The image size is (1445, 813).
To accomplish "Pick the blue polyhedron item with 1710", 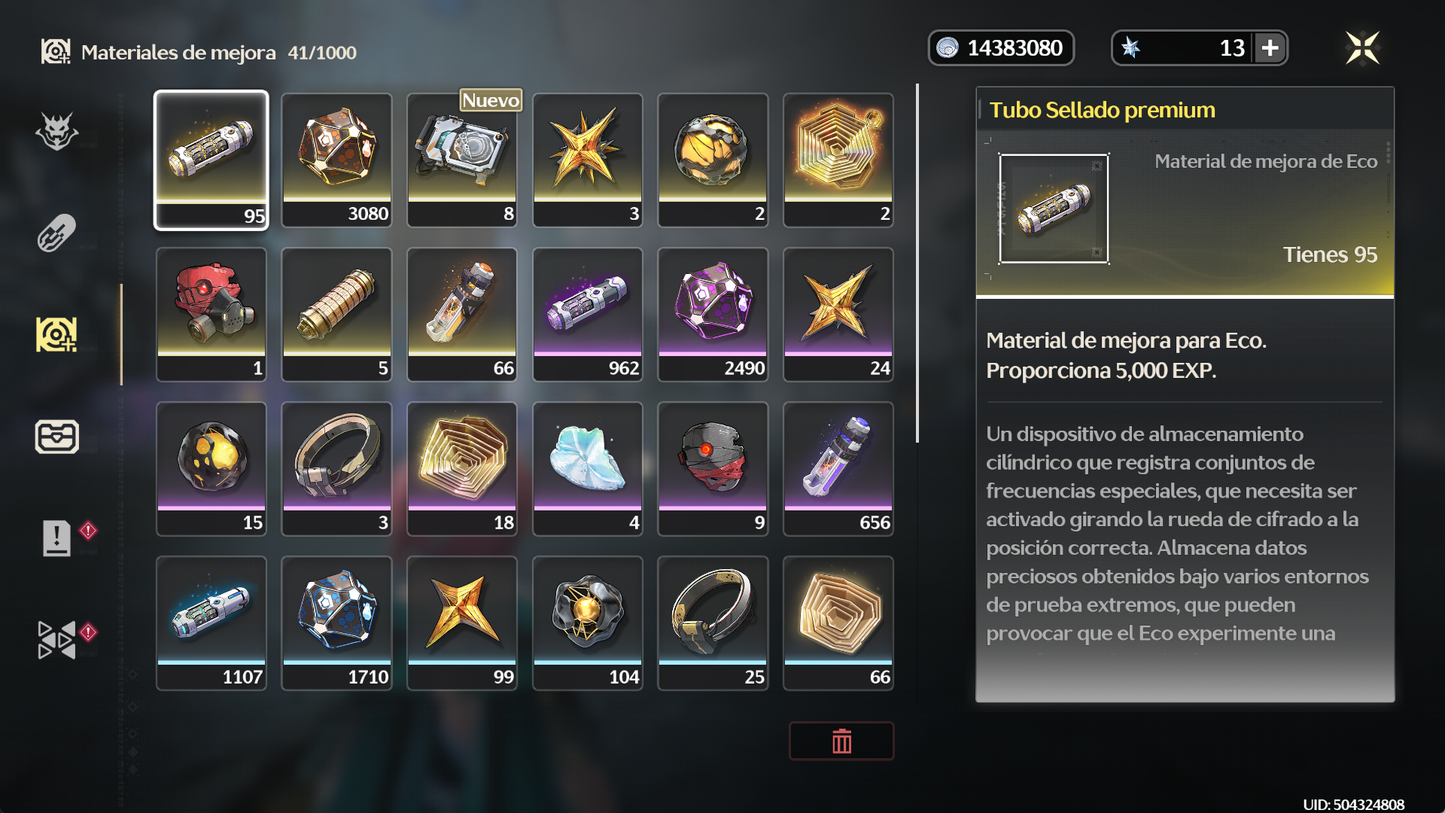I will pos(337,623).
